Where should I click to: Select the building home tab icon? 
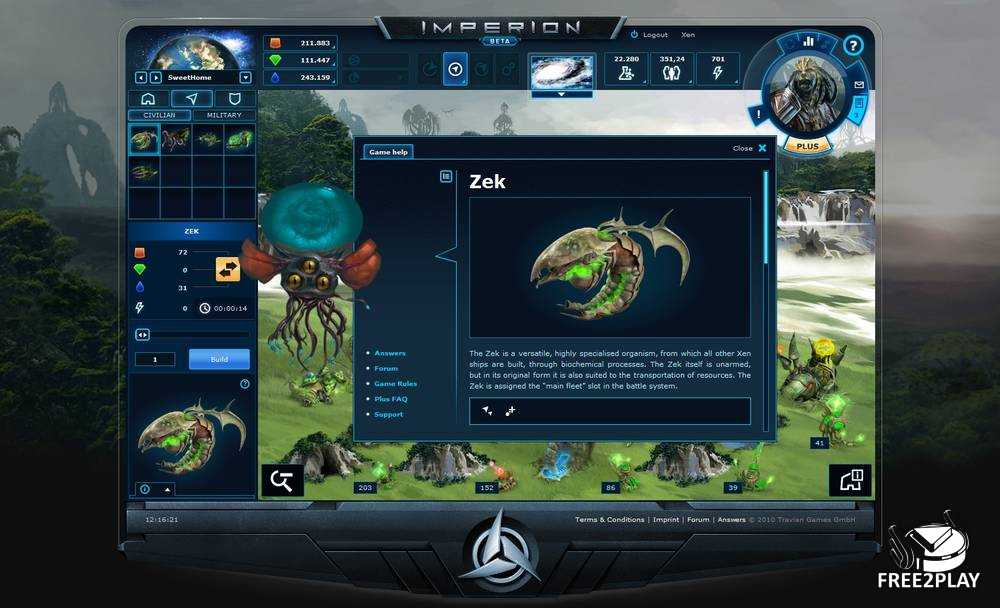coord(148,99)
